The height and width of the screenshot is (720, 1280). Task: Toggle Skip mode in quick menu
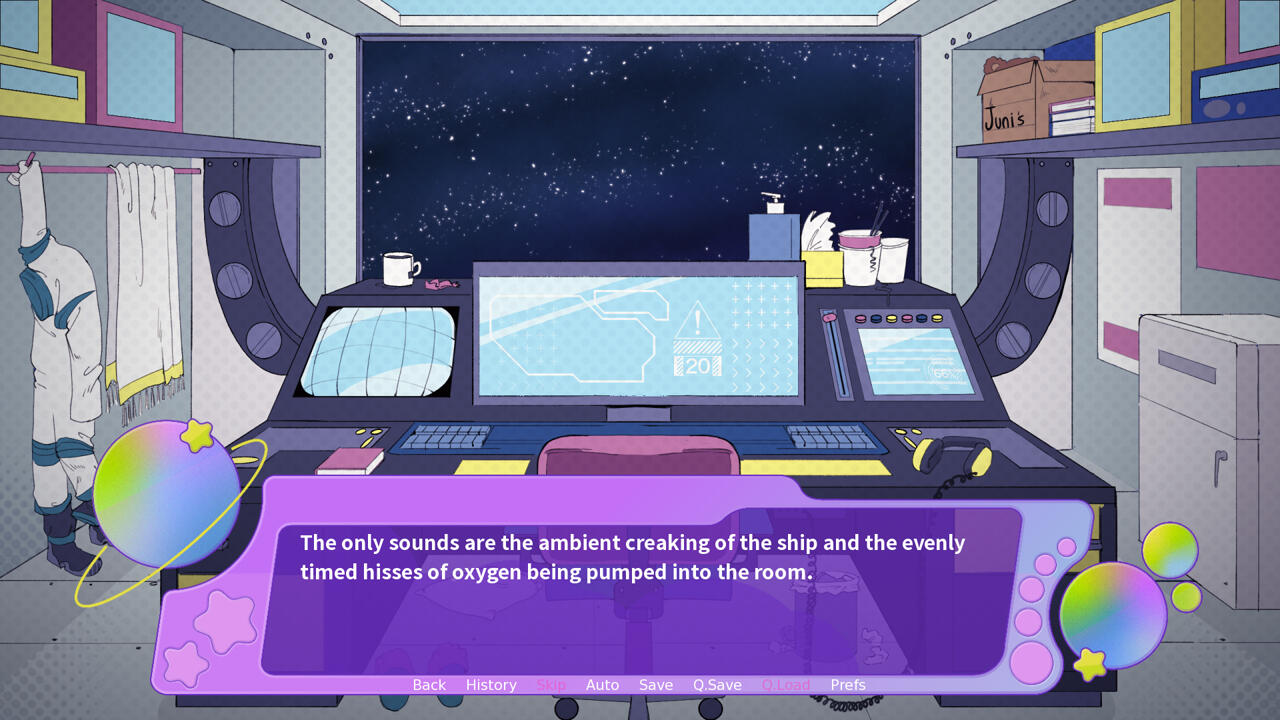tap(551, 685)
